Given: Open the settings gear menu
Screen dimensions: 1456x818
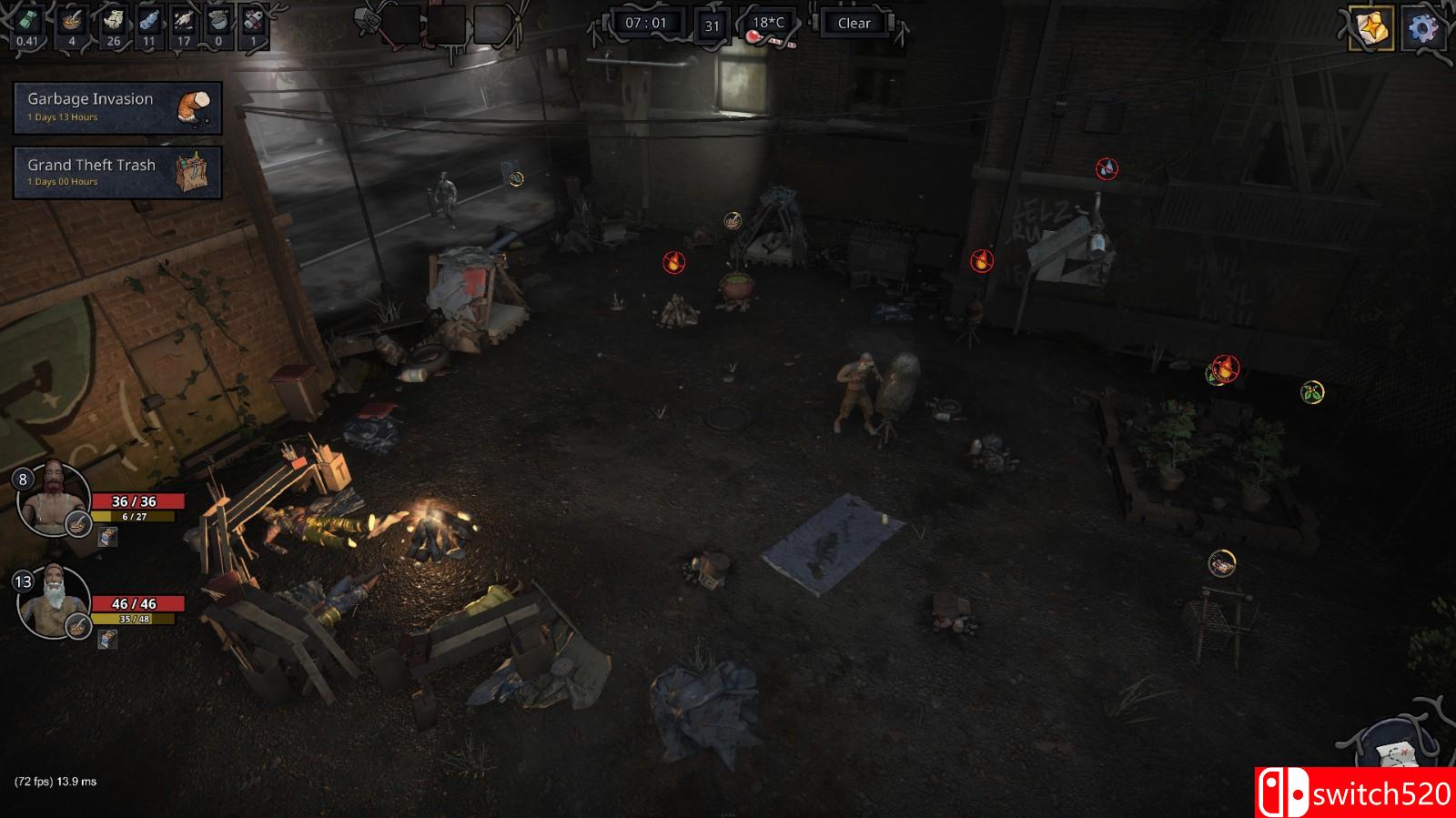Looking at the screenshot, I should [1424, 28].
